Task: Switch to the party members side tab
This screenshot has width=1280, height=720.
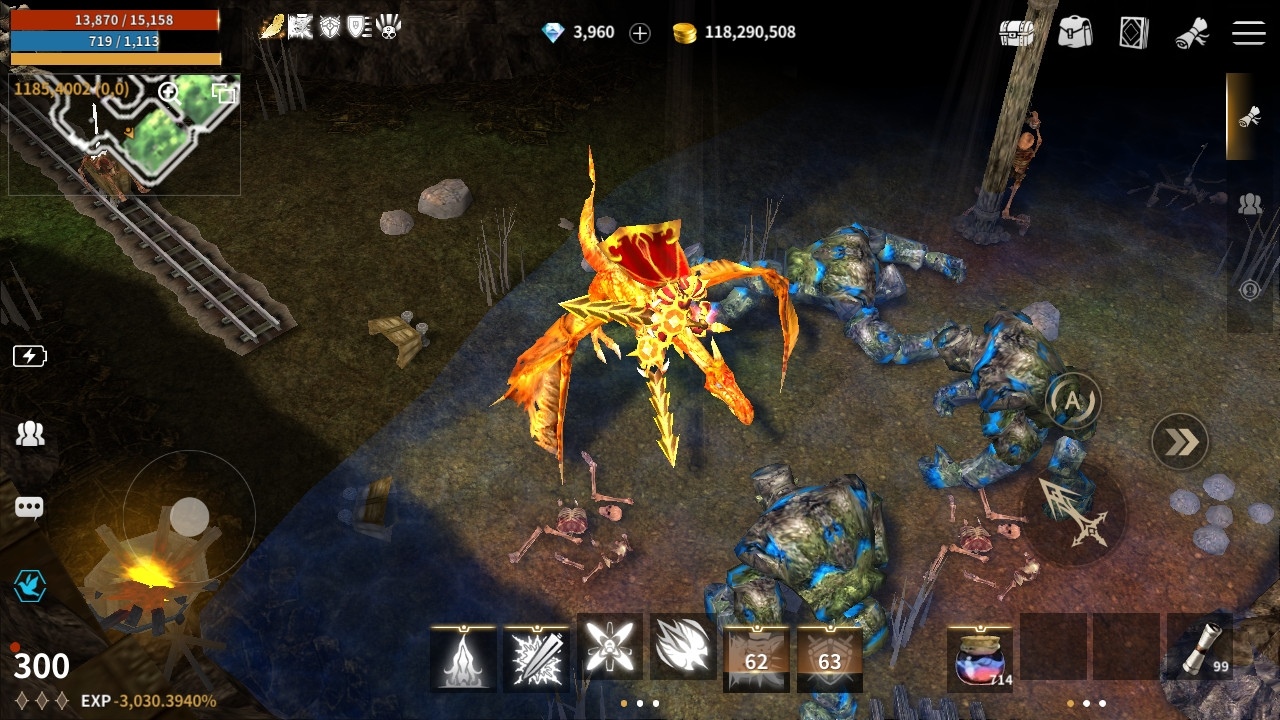Action: point(1250,205)
